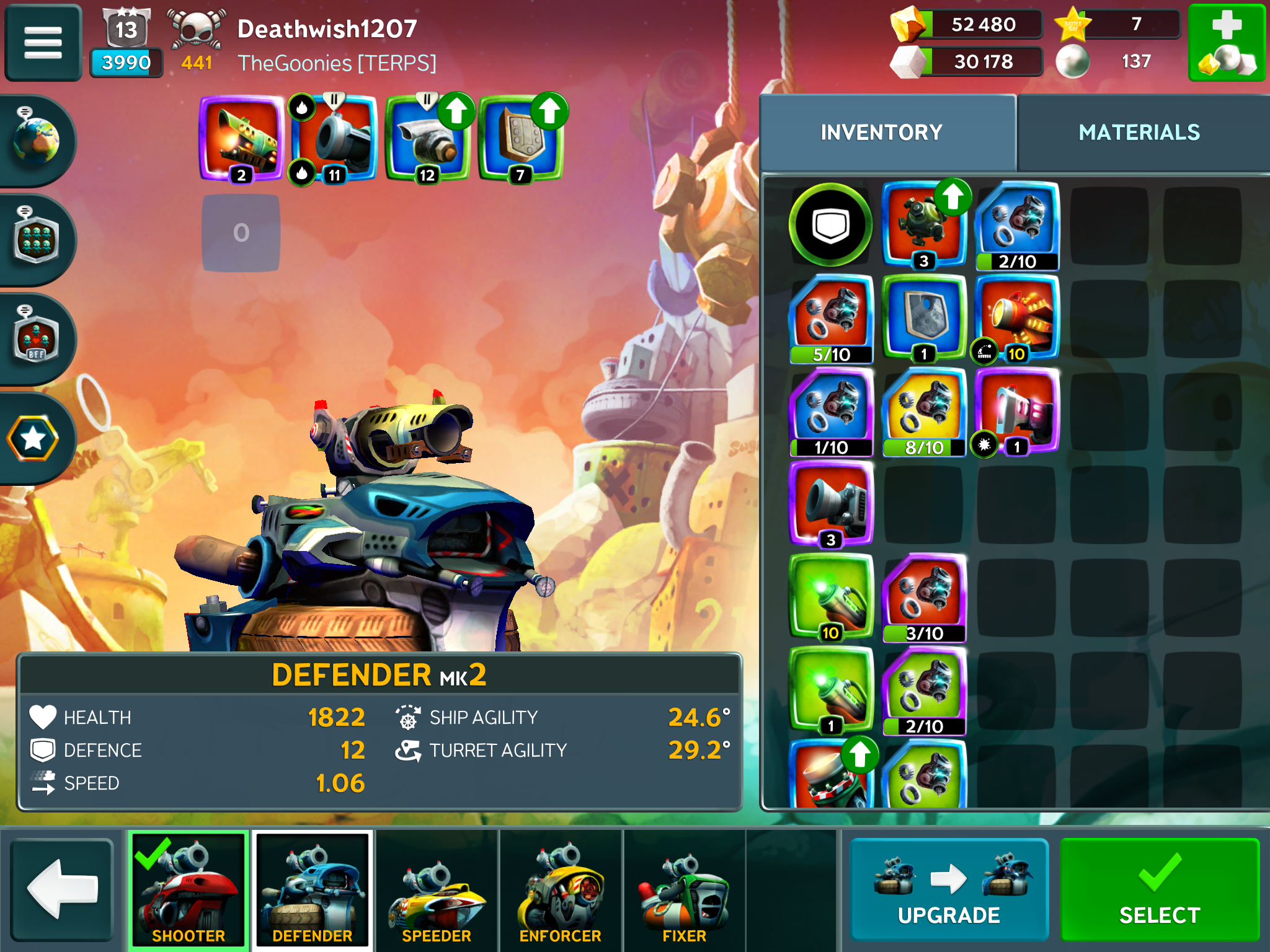Screen dimensions: 1270x952
Task: Switch to the Materials tab
Action: 1139,133
